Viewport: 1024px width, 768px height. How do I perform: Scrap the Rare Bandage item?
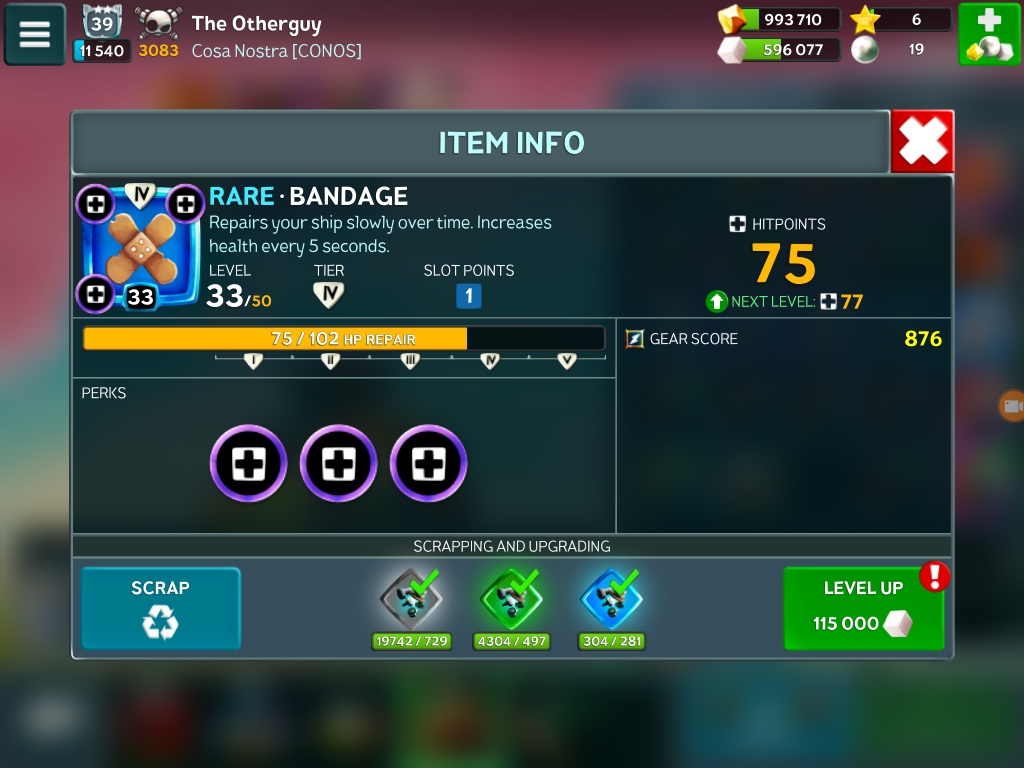[x=160, y=608]
